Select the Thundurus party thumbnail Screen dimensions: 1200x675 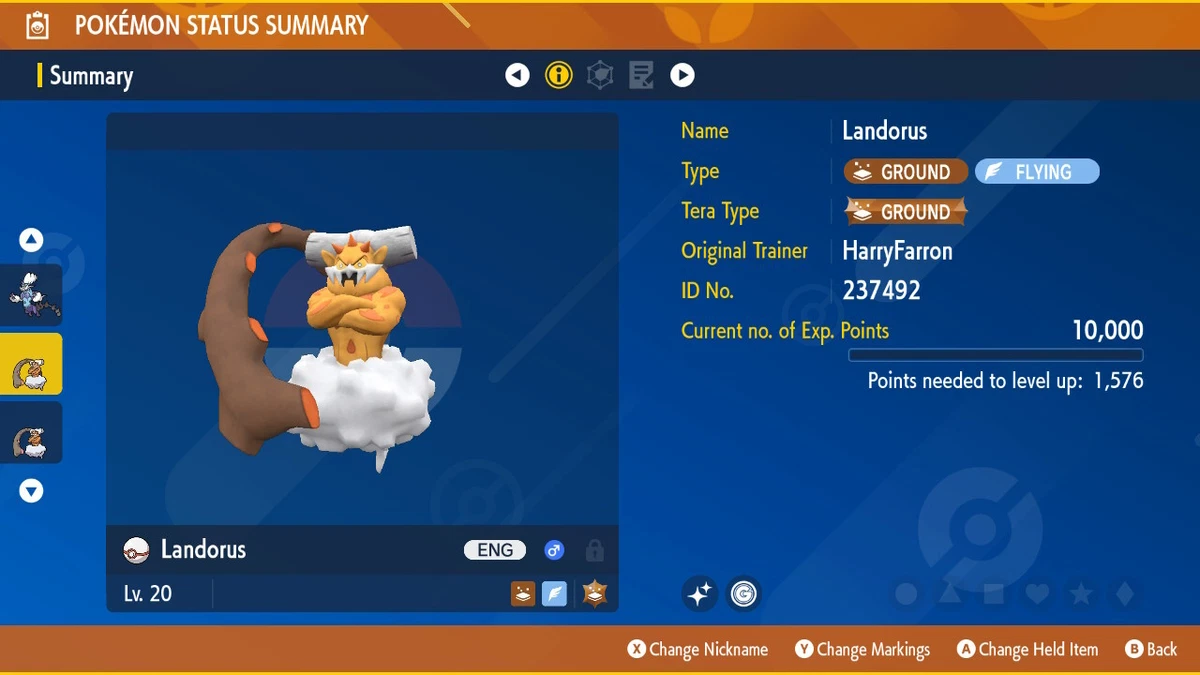pos(31,296)
